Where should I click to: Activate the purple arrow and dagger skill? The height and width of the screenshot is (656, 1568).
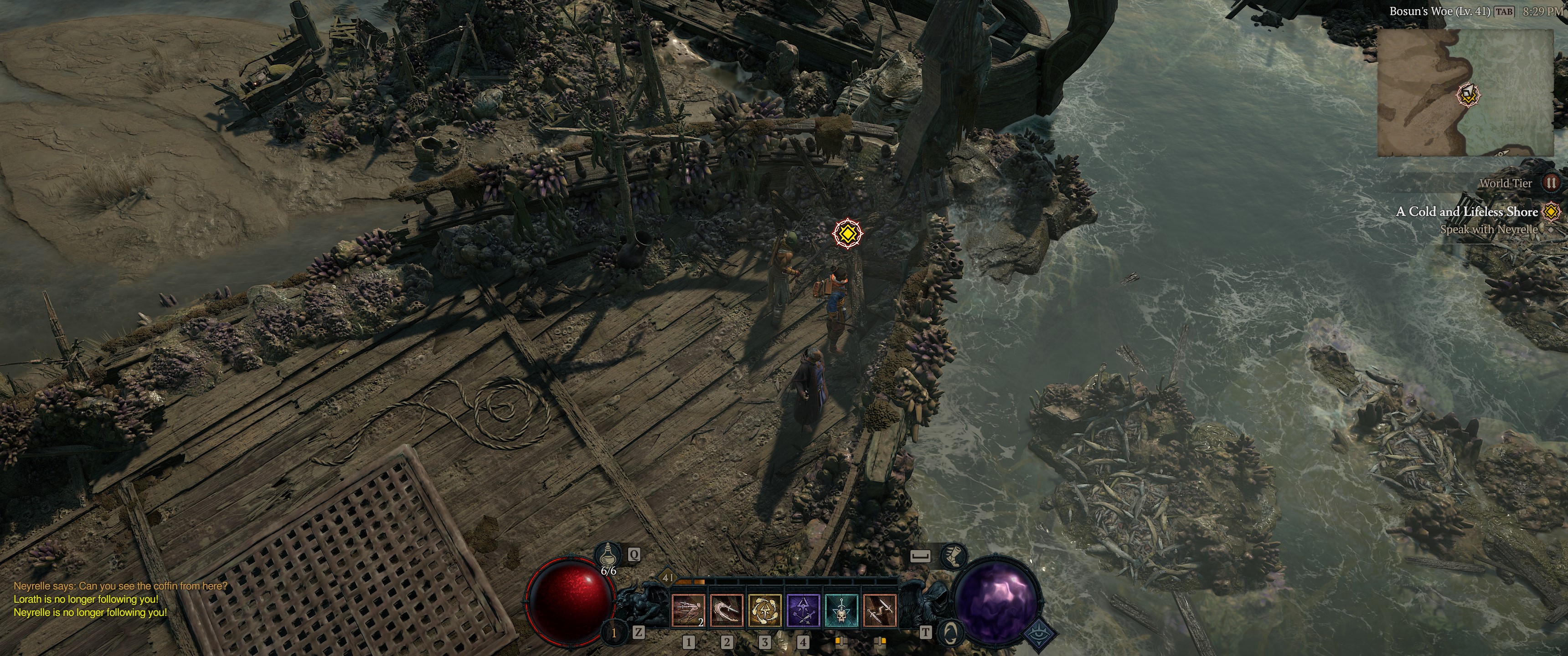pyautogui.click(x=803, y=610)
